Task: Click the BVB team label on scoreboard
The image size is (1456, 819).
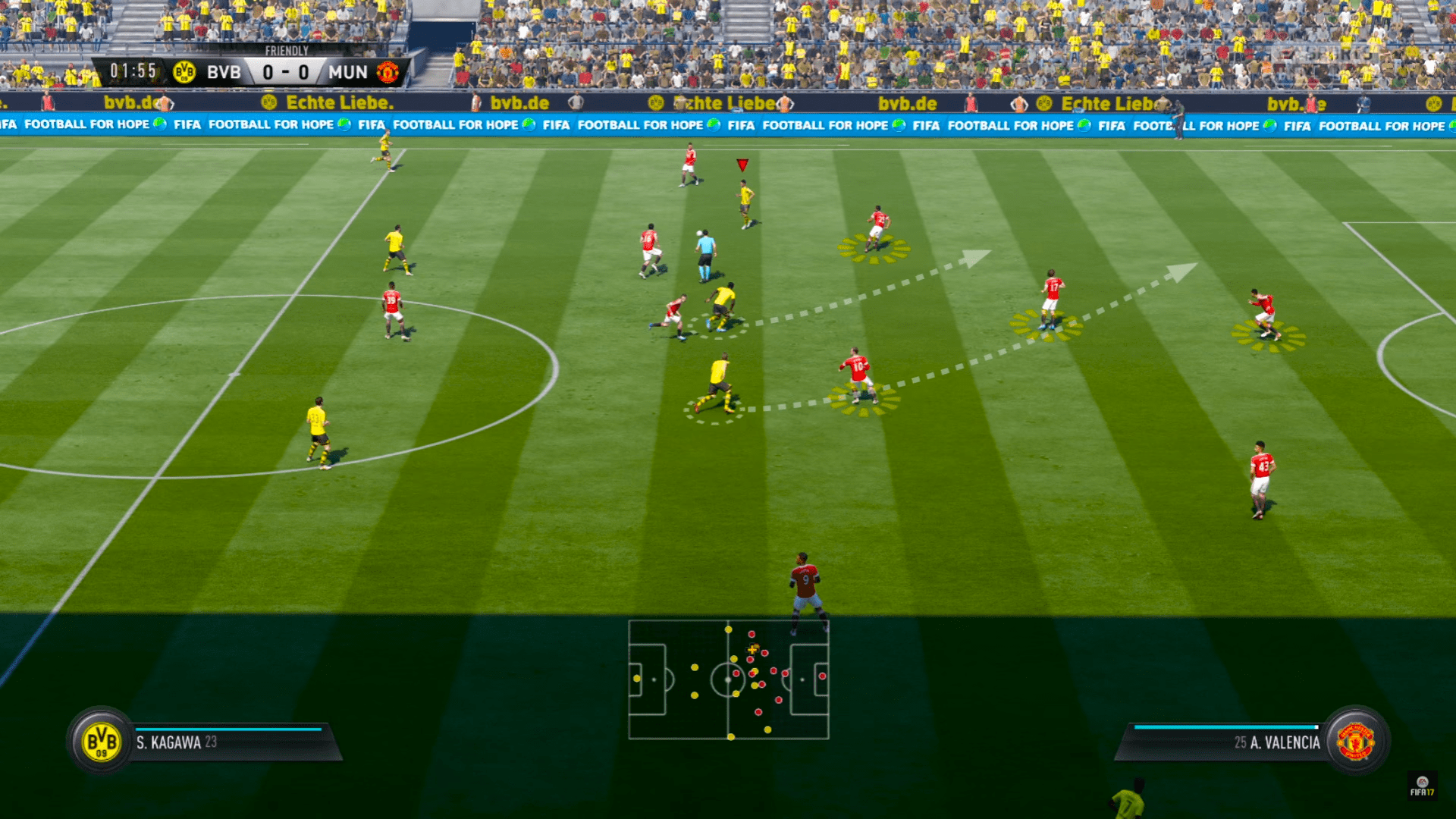Action: (x=224, y=73)
